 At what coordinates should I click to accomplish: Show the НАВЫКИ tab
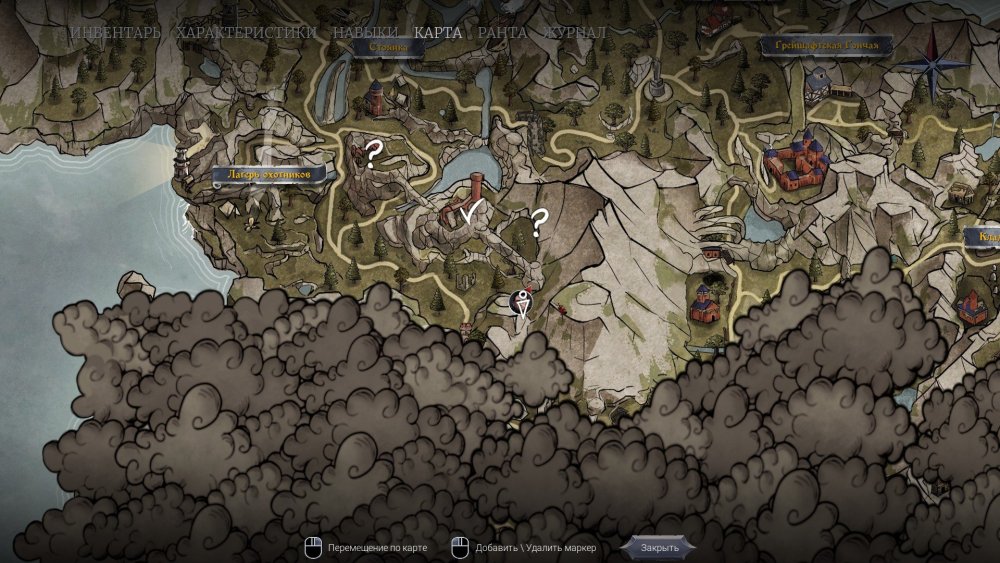pos(365,32)
